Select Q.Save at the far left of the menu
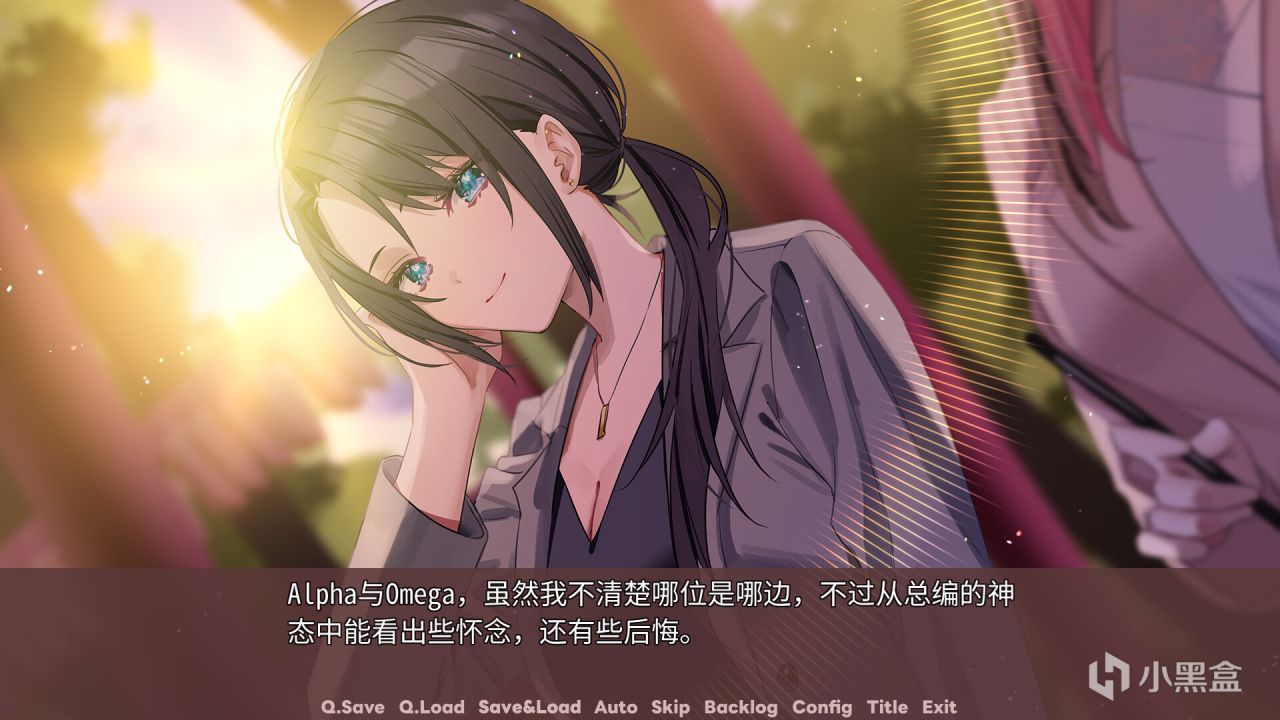This screenshot has height=720, width=1280. 354,707
